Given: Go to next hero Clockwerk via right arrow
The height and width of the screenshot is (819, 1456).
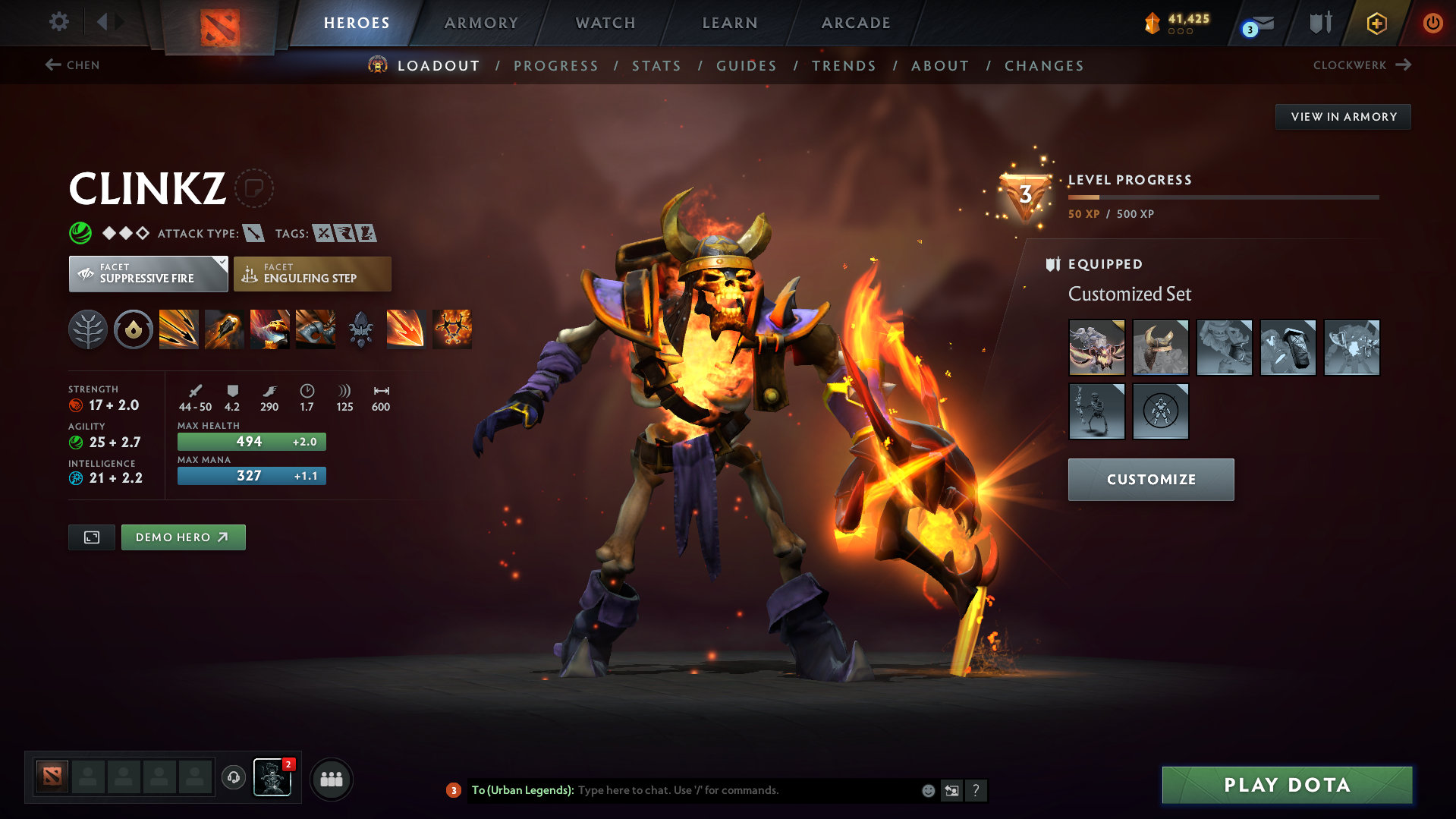Looking at the screenshot, I should [x=1402, y=65].
